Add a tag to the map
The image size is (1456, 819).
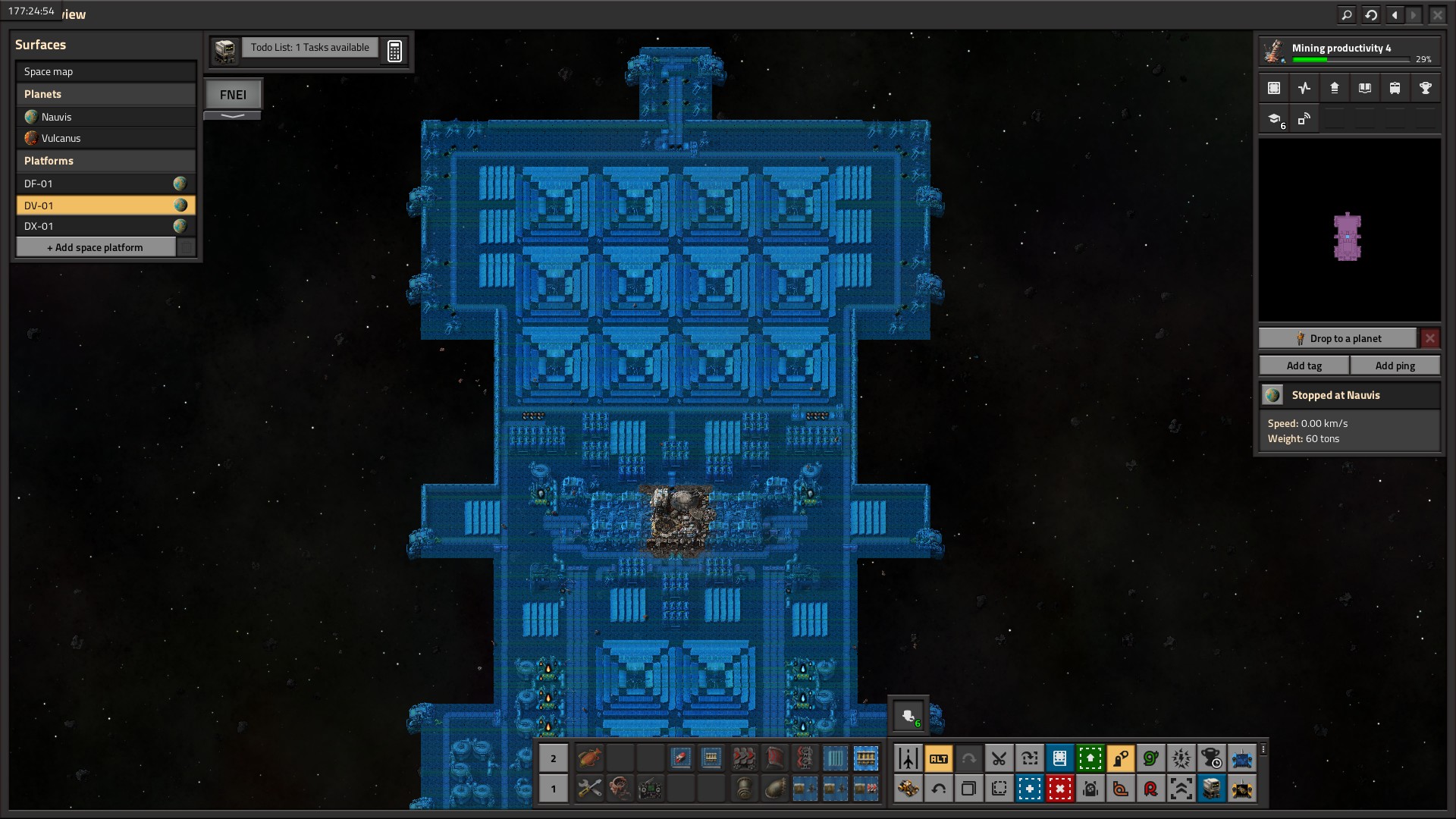1304,366
